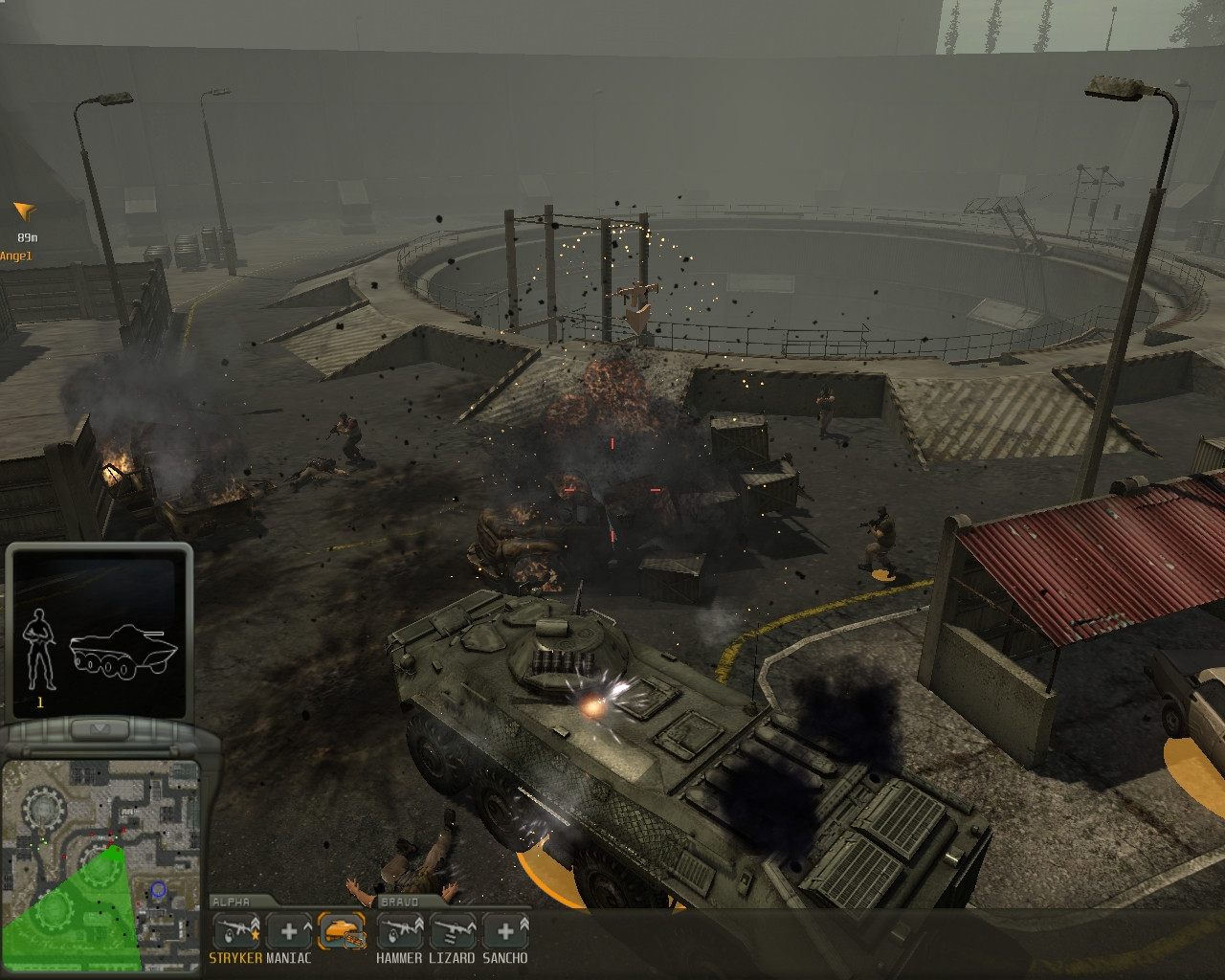Viewport: 1225px width, 980px height.
Task: Select squad leader Stryker's portrait
Action: point(235,931)
